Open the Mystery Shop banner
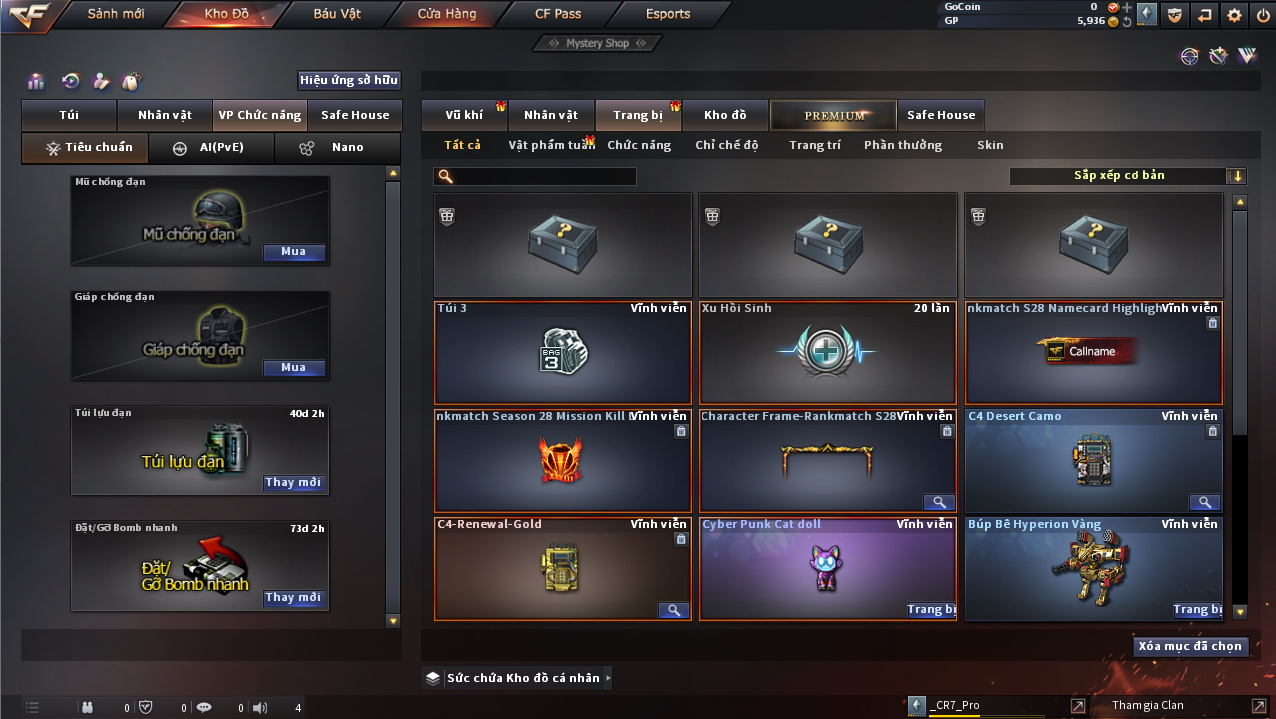The image size is (1276, 719). pyautogui.click(x=598, y=43)
